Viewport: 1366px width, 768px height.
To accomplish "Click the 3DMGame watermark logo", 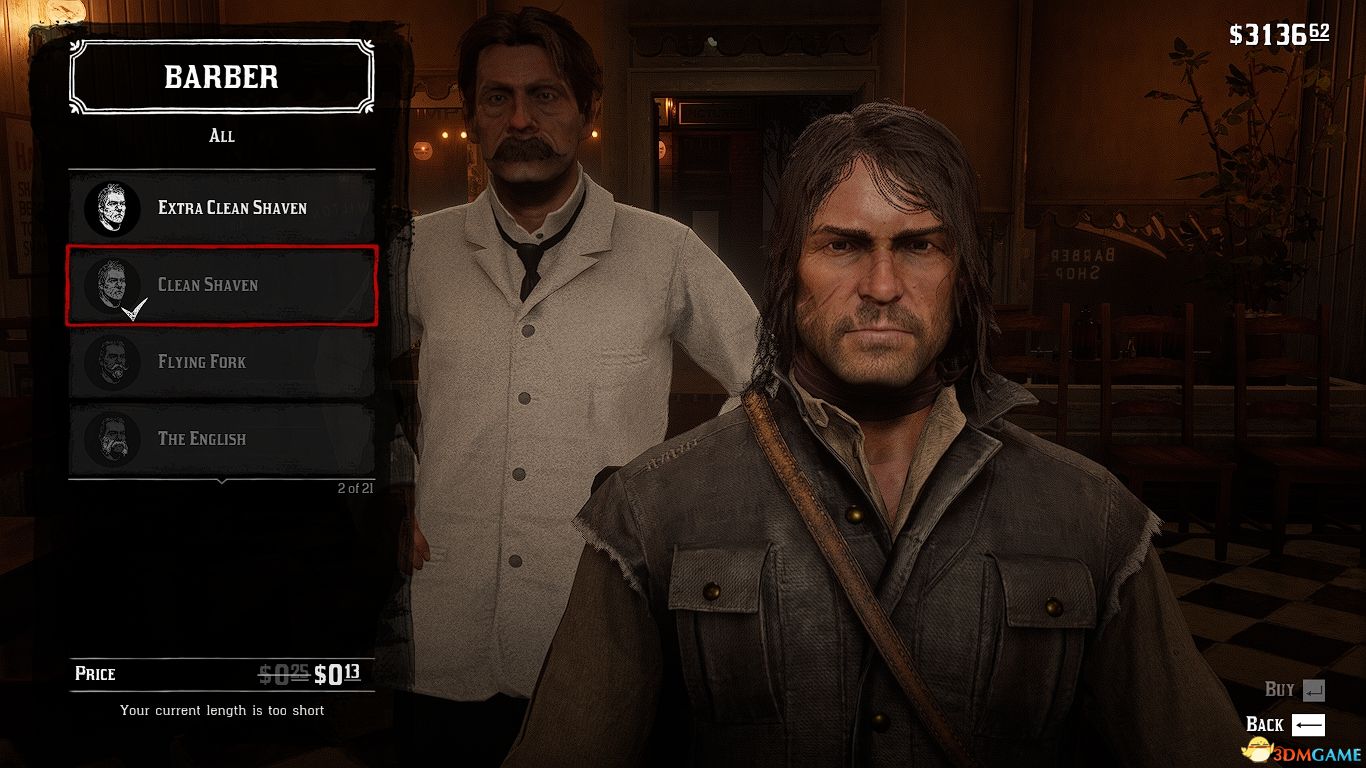I will pyautogui.click(x=1300, y=750).
